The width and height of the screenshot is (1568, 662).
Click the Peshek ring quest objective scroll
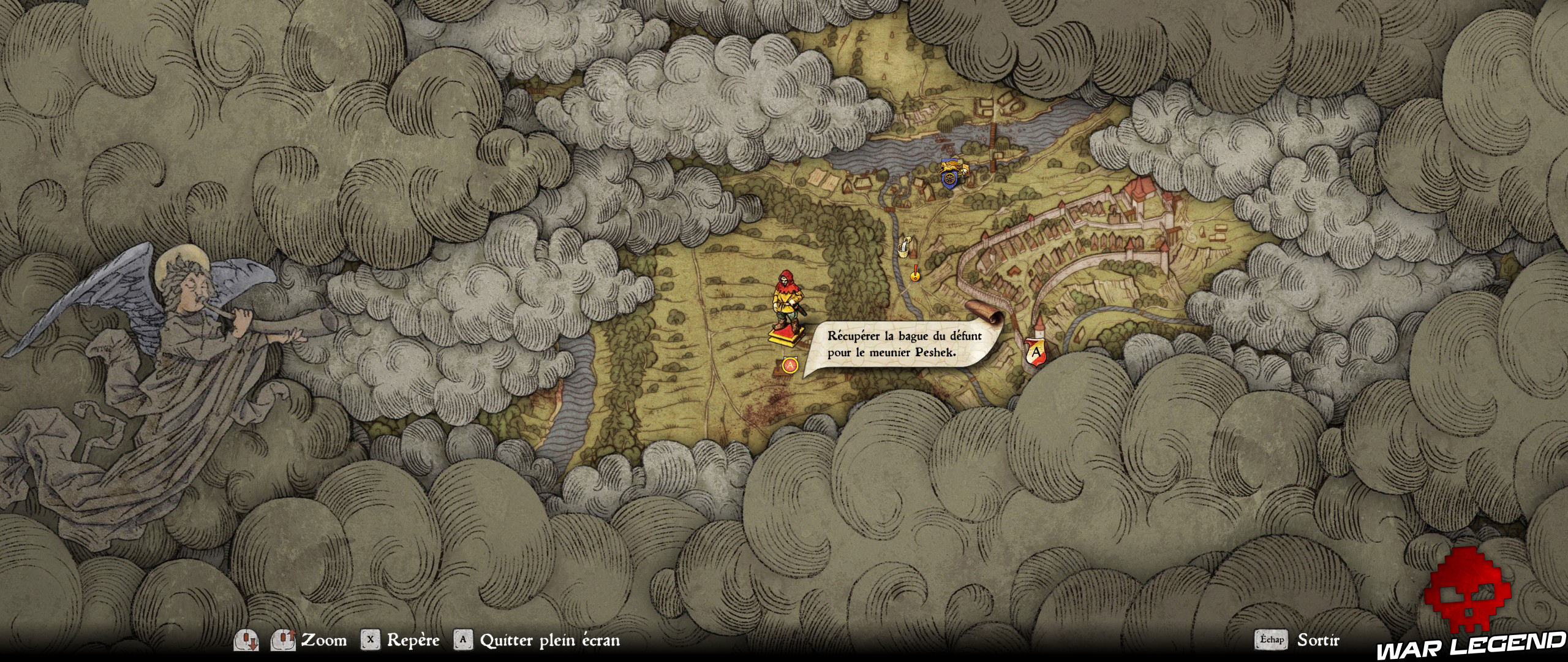(x=904, y=344)
